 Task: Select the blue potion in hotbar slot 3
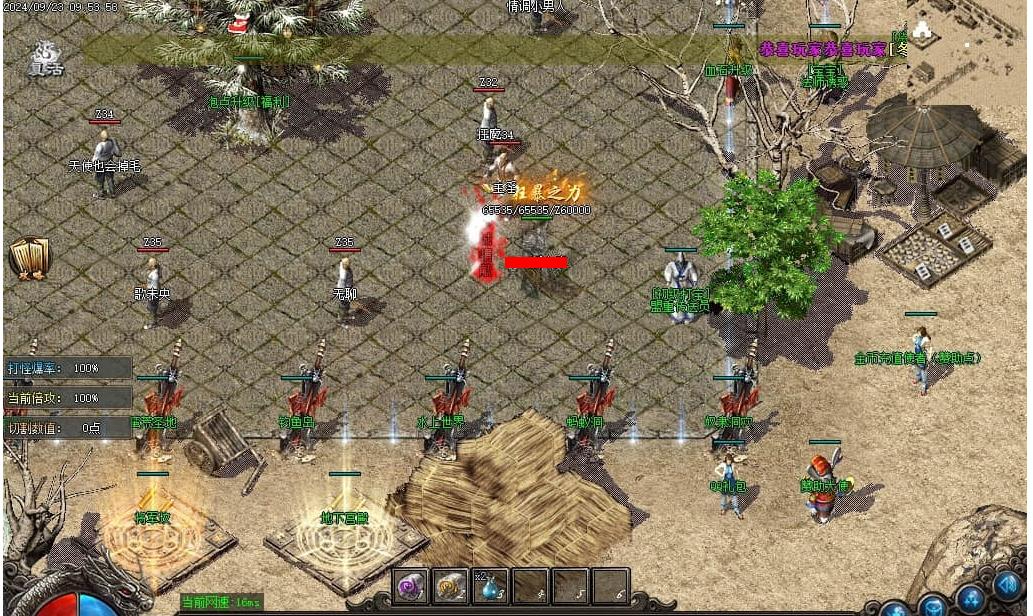[x=491, y=587]
